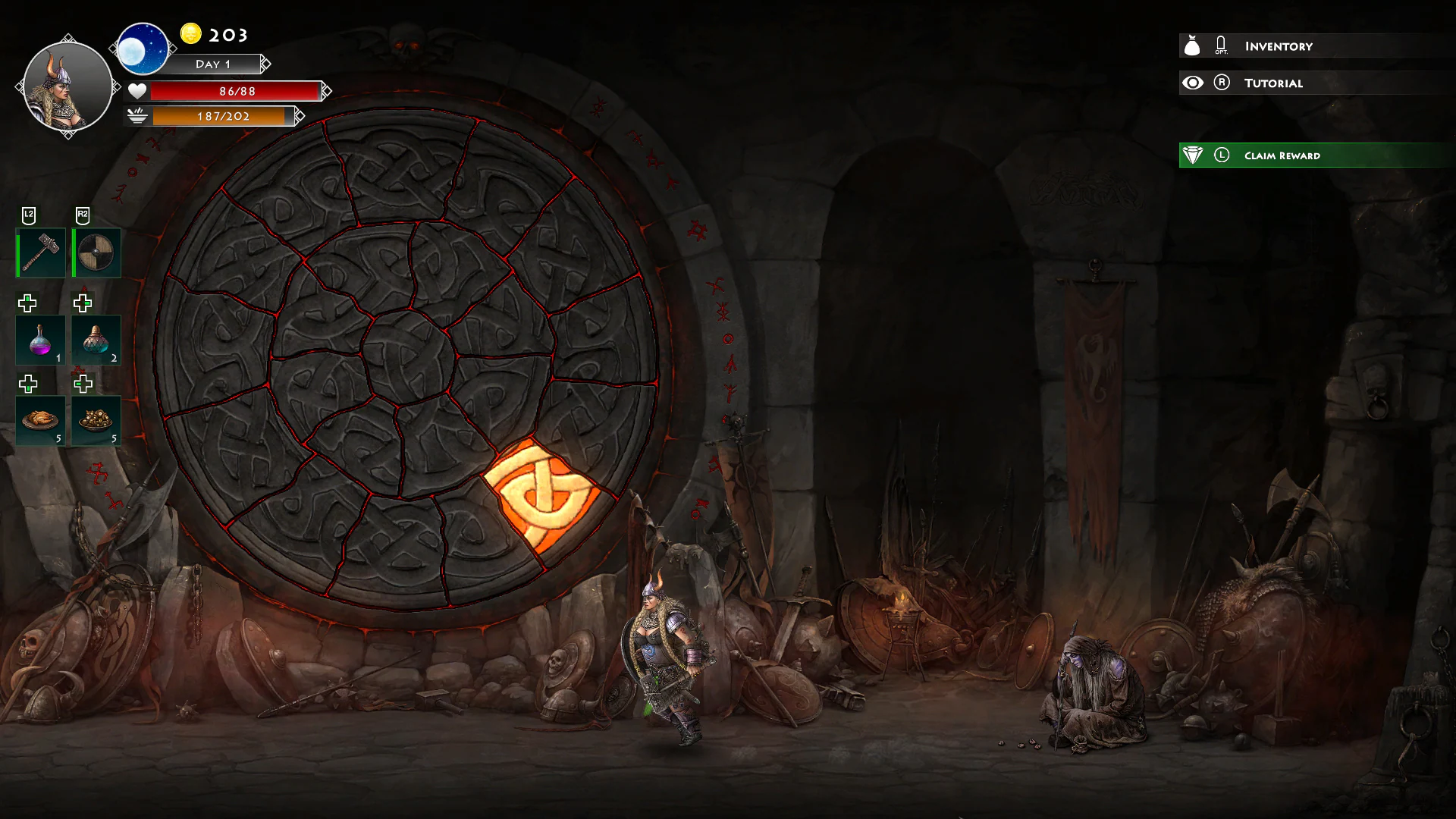This screenshot has width=1456, height=819.
Task: Open Inventory via the bag icon
Action: click(x=1193, y=45)
